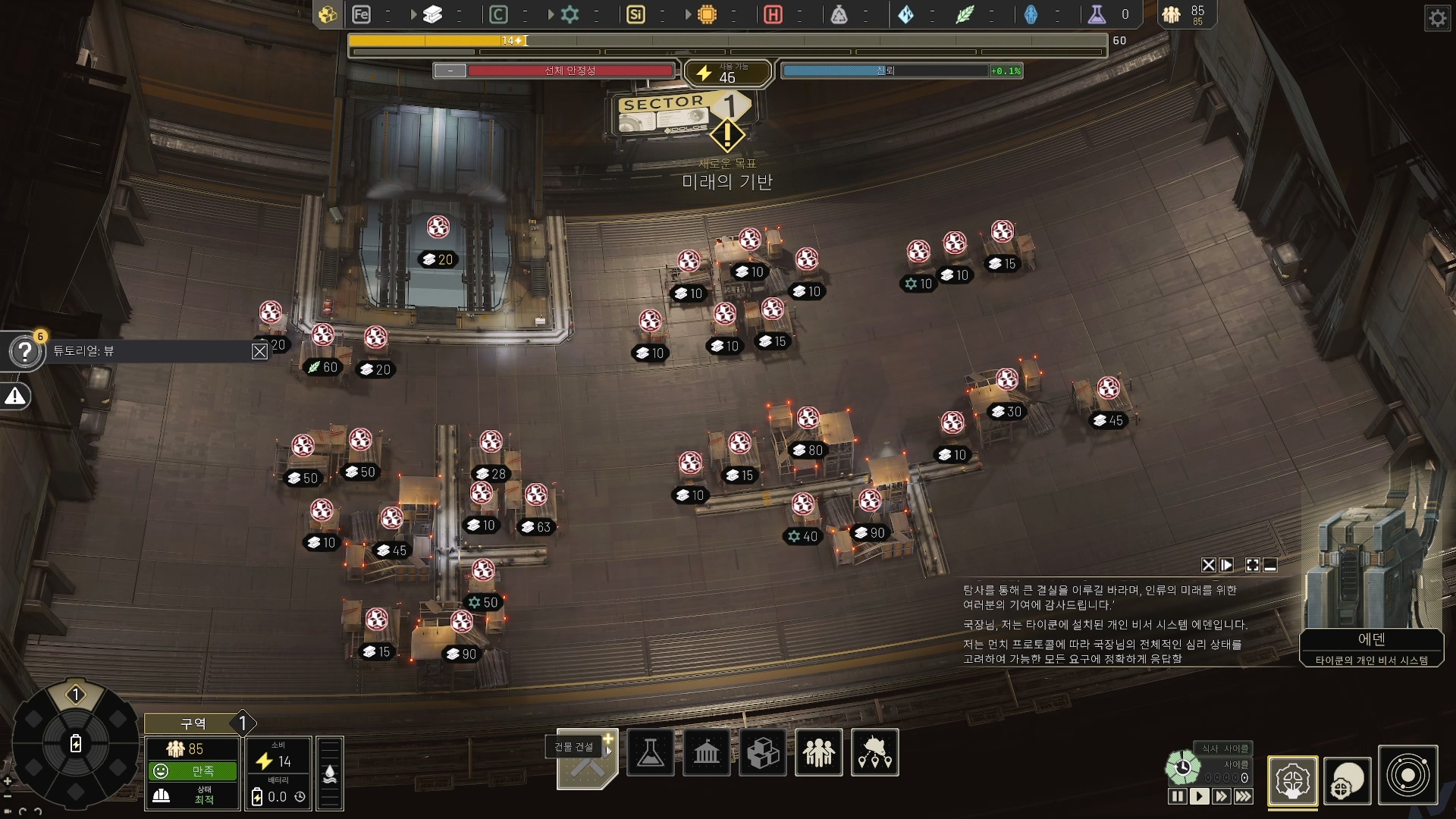
Task: Open the research flask menu
Action: (x=650, y=752)
